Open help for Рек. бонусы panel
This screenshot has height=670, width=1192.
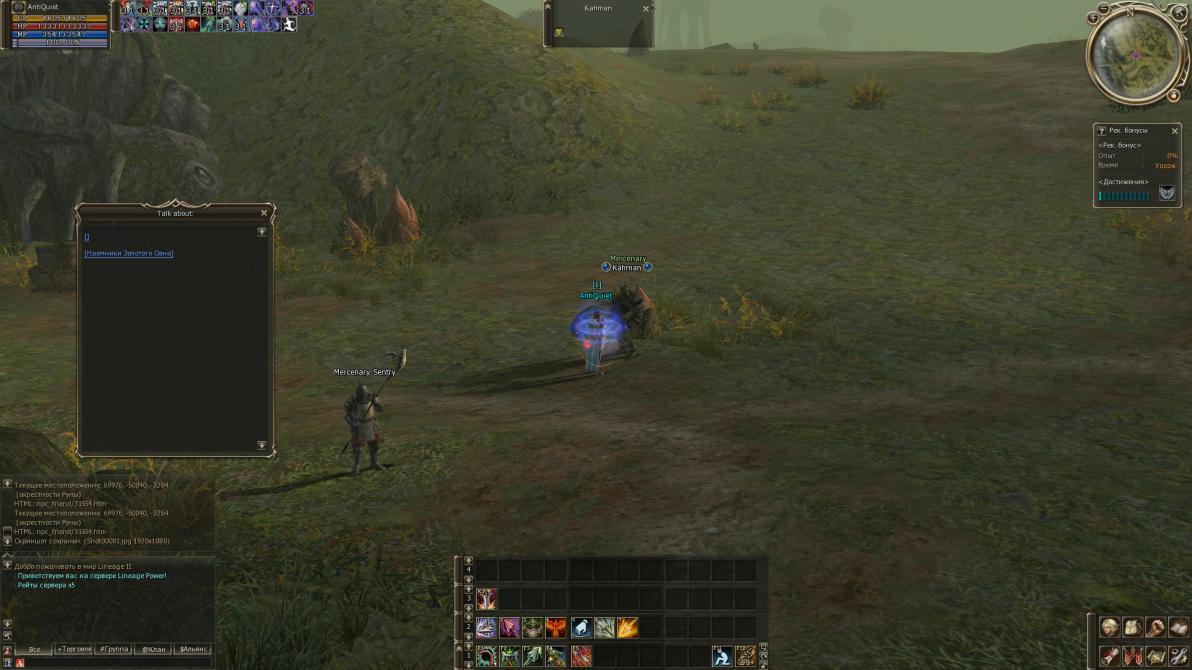[1102, 131]
